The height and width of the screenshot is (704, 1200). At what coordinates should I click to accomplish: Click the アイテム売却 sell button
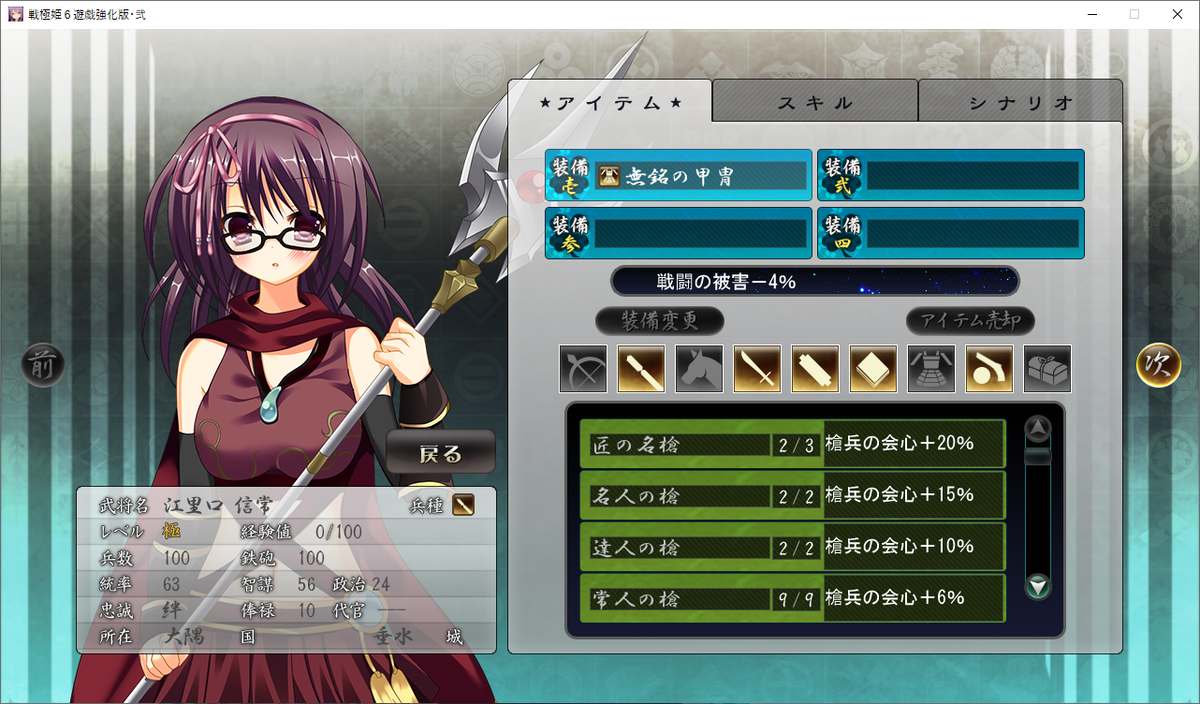coord(970,321)
